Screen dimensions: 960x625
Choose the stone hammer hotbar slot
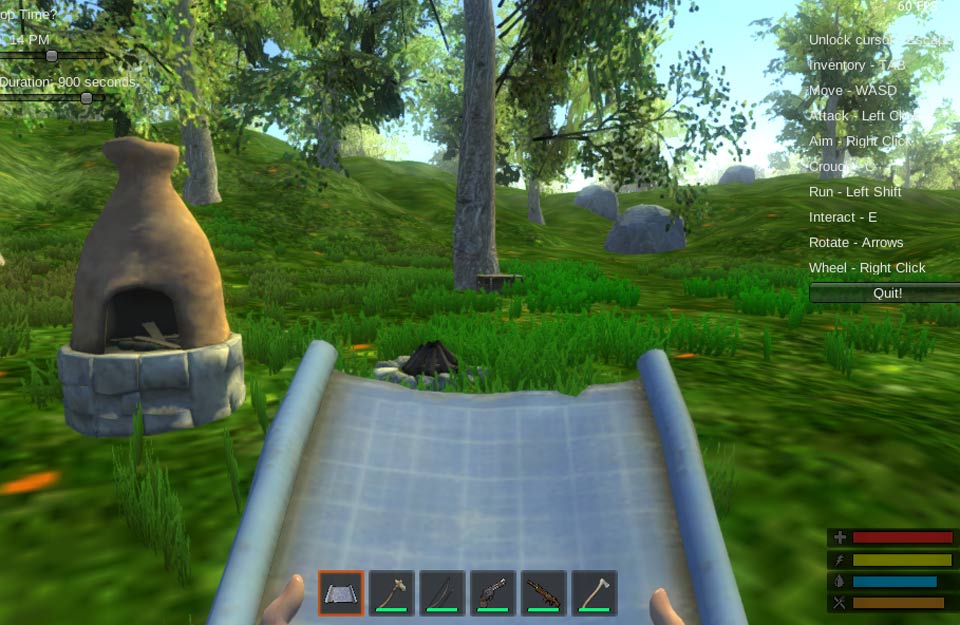(x=392, y=593)
